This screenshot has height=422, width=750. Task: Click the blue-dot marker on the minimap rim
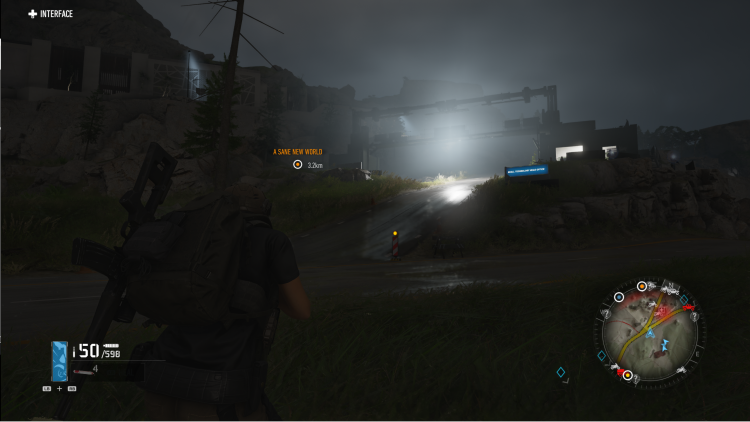click(619, 297)
